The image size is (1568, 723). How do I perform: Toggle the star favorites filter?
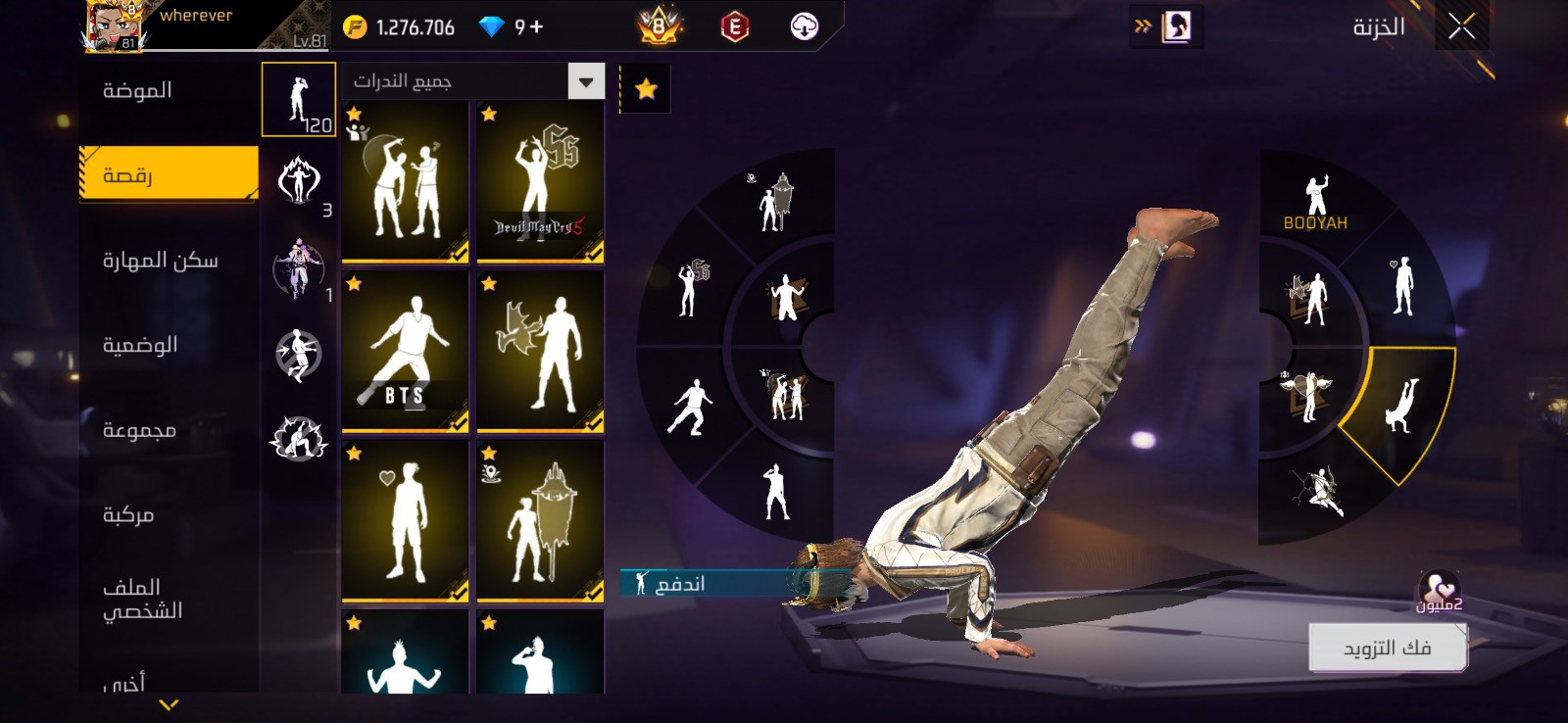(x=646, y=90)
